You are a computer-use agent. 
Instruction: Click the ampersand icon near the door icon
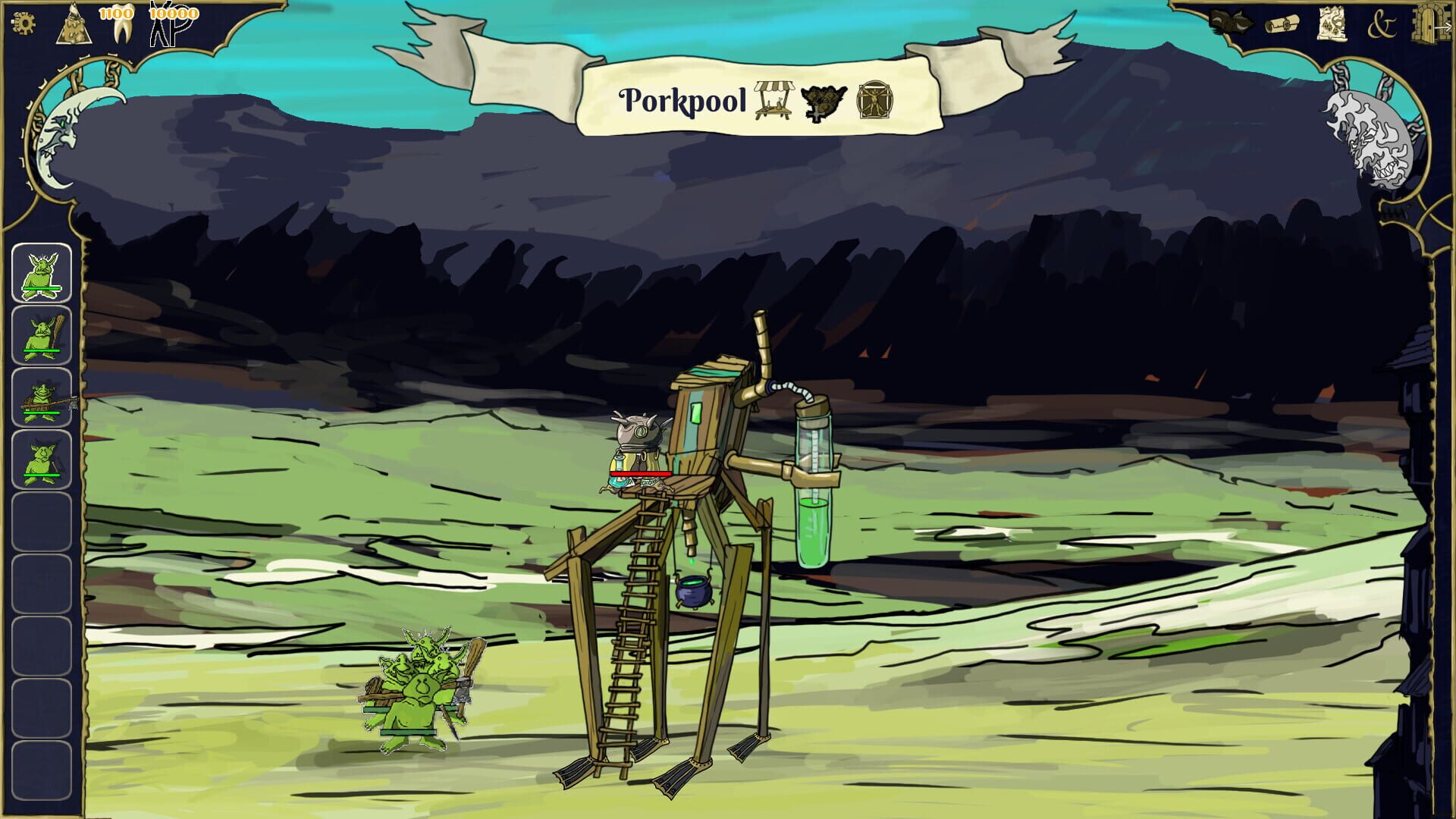[1382, 25]
